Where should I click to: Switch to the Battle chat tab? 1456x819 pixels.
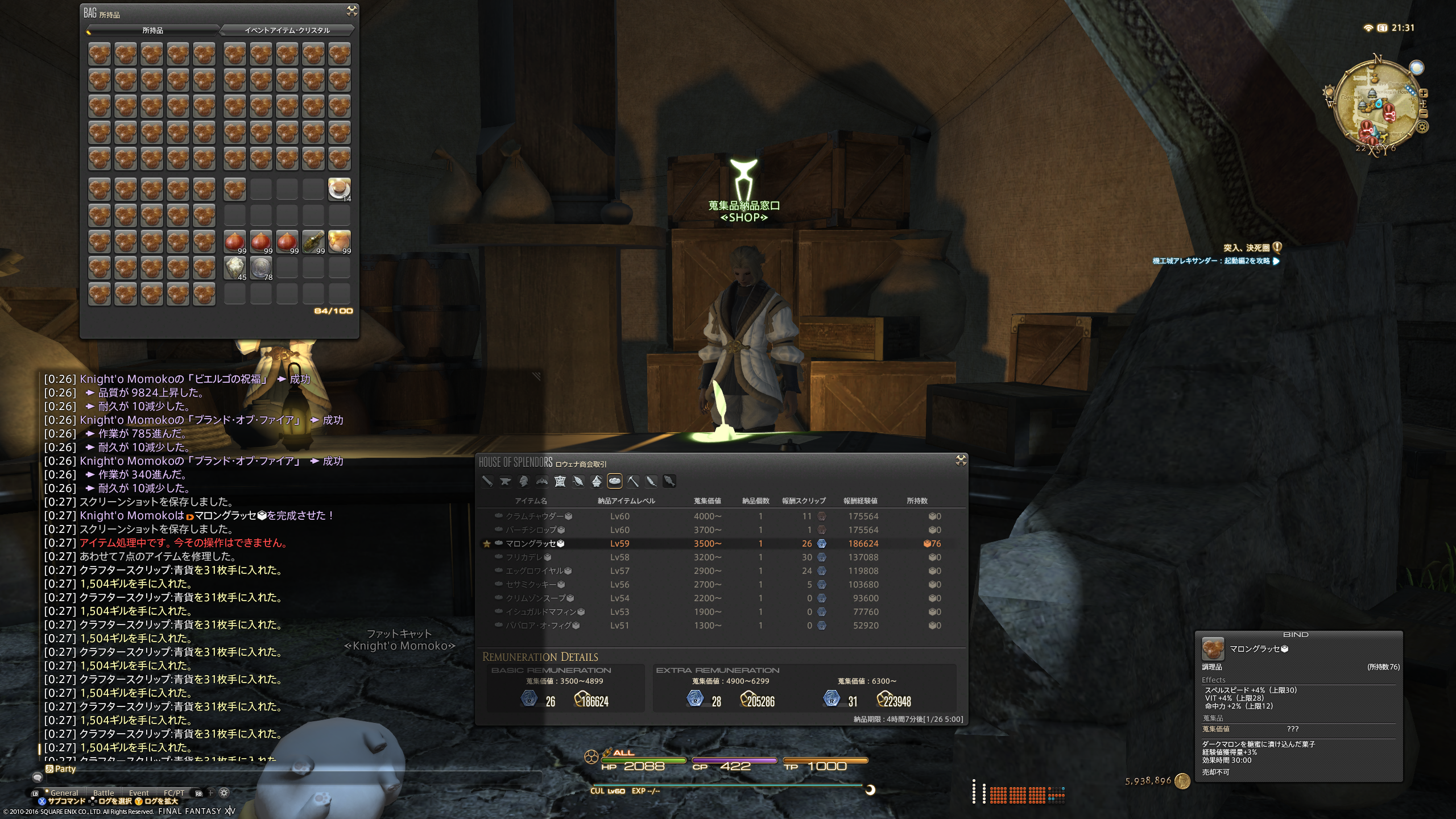104,793
